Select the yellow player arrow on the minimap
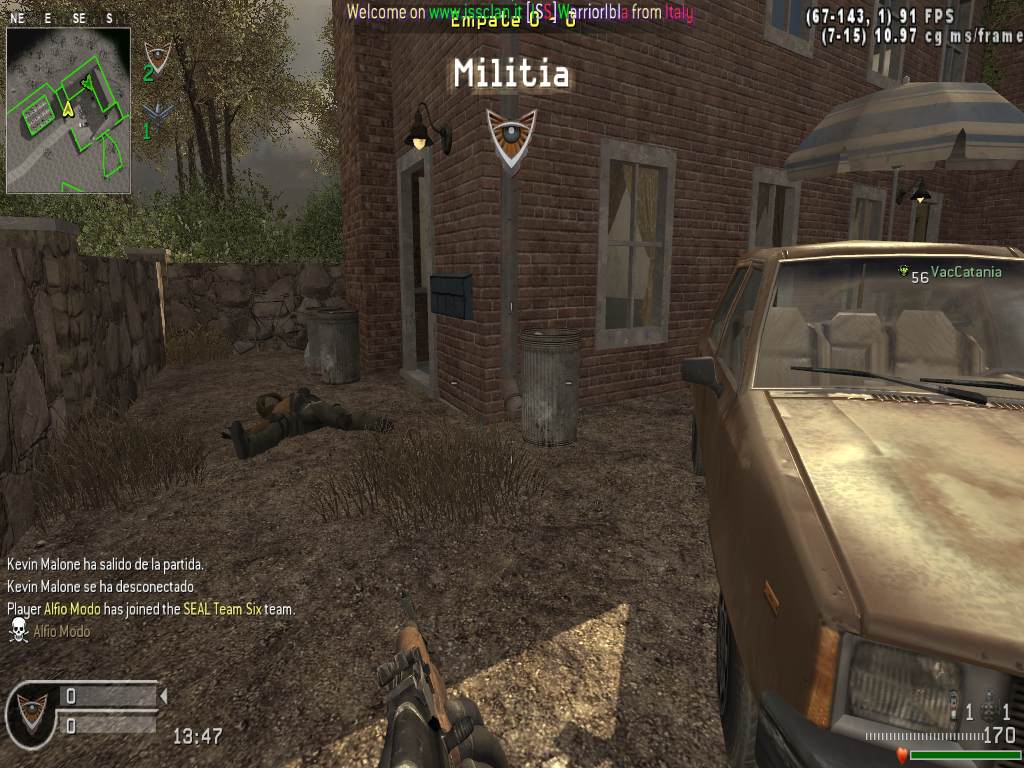Viewport: 1024px width, 768px height. click(x=67, y=109)
